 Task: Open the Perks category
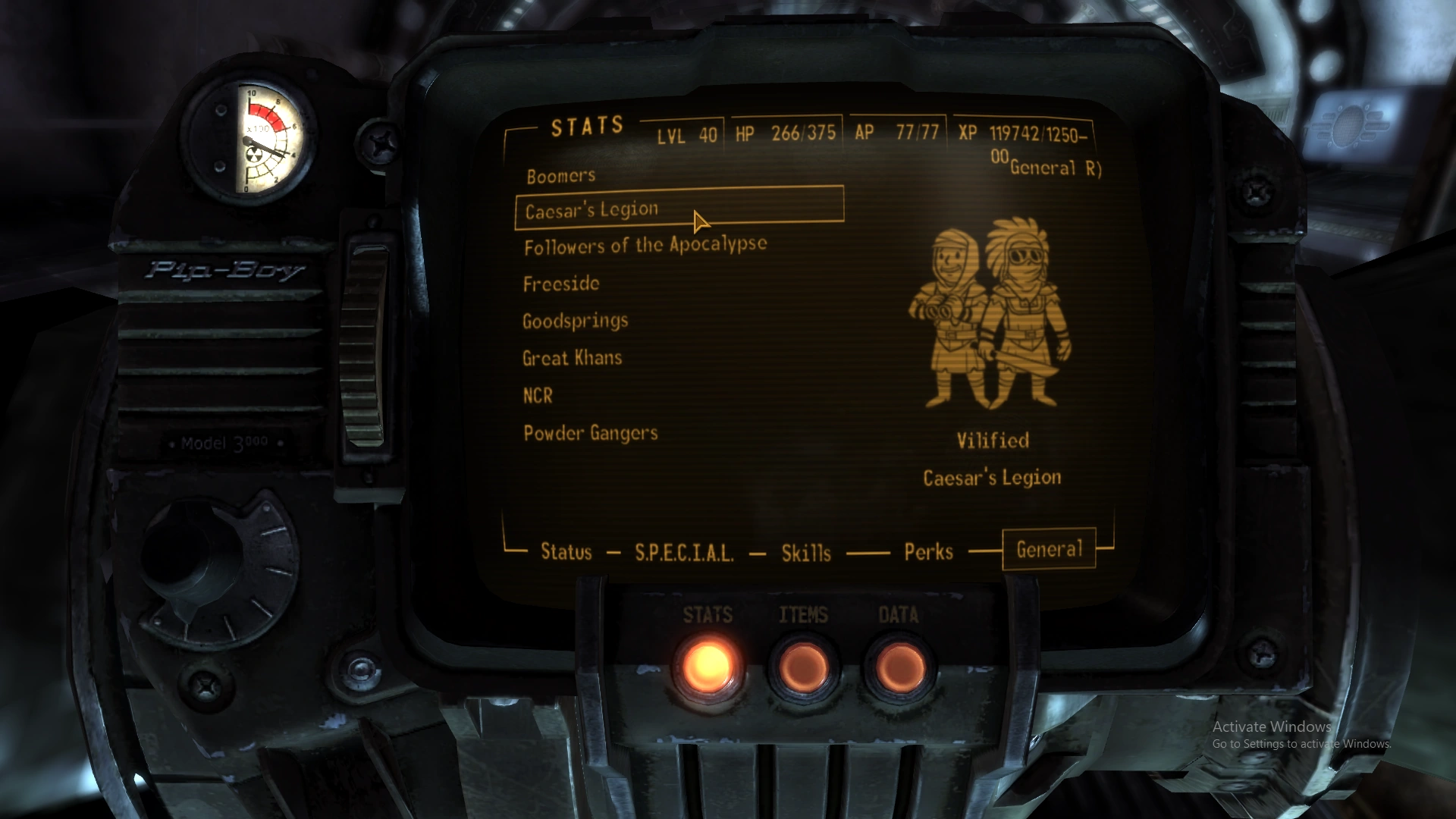pyautogui.click(x=928, y=552)
